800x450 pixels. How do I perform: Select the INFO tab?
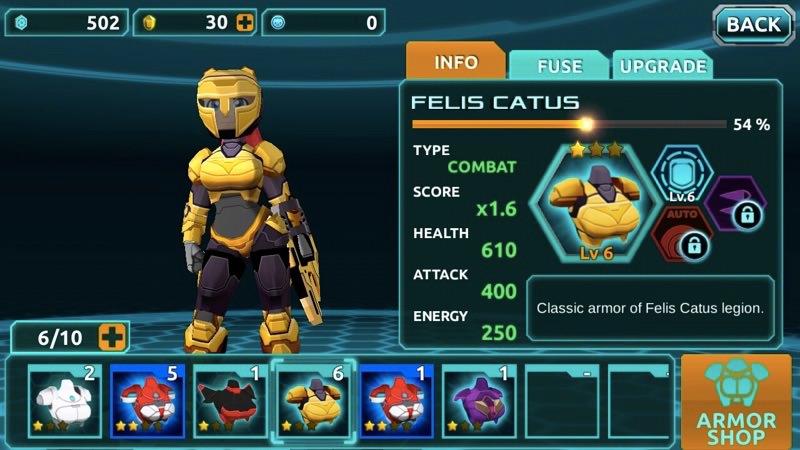(455, 62)
